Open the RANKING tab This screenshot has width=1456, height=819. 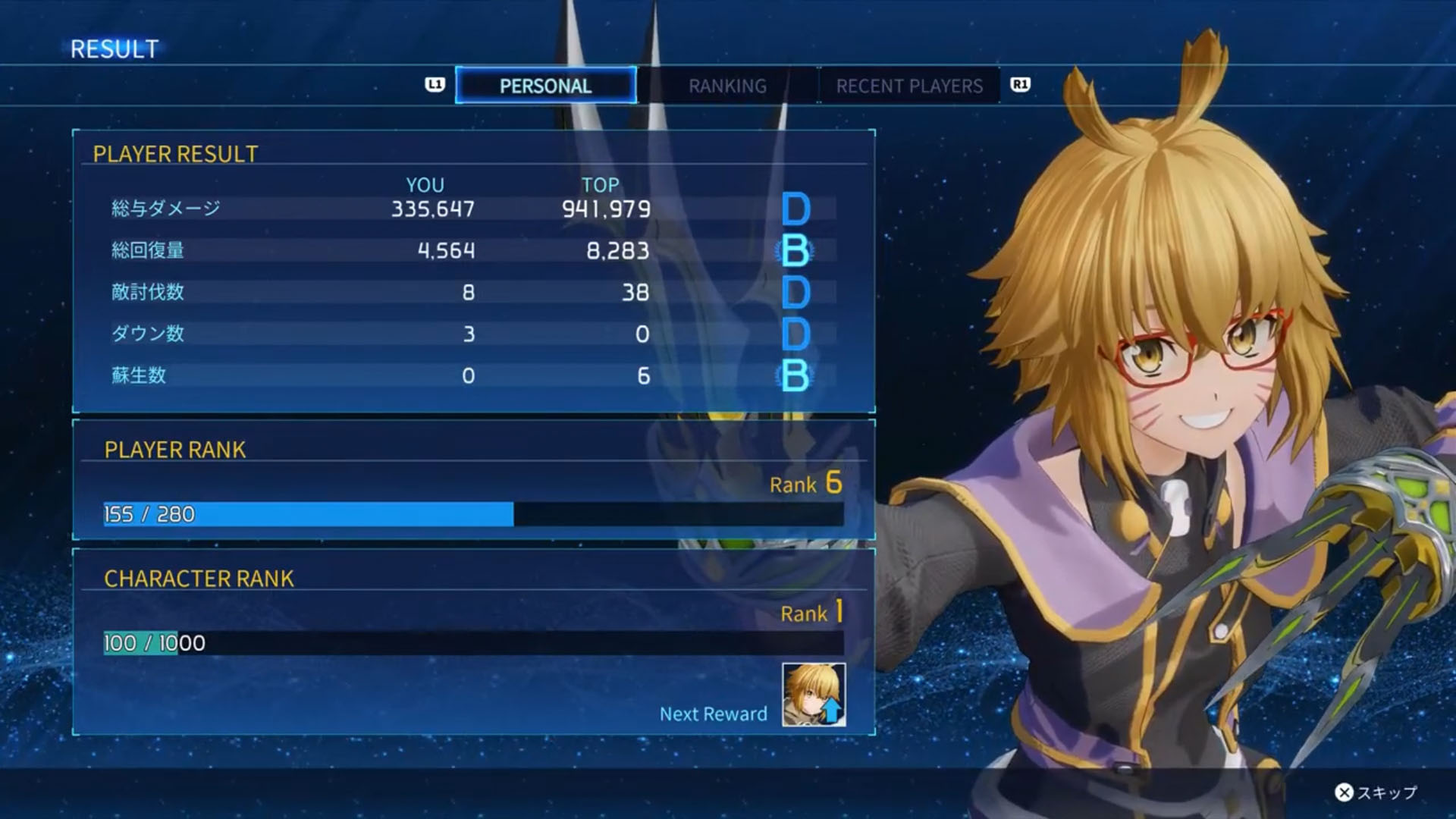tap(727, 86)
